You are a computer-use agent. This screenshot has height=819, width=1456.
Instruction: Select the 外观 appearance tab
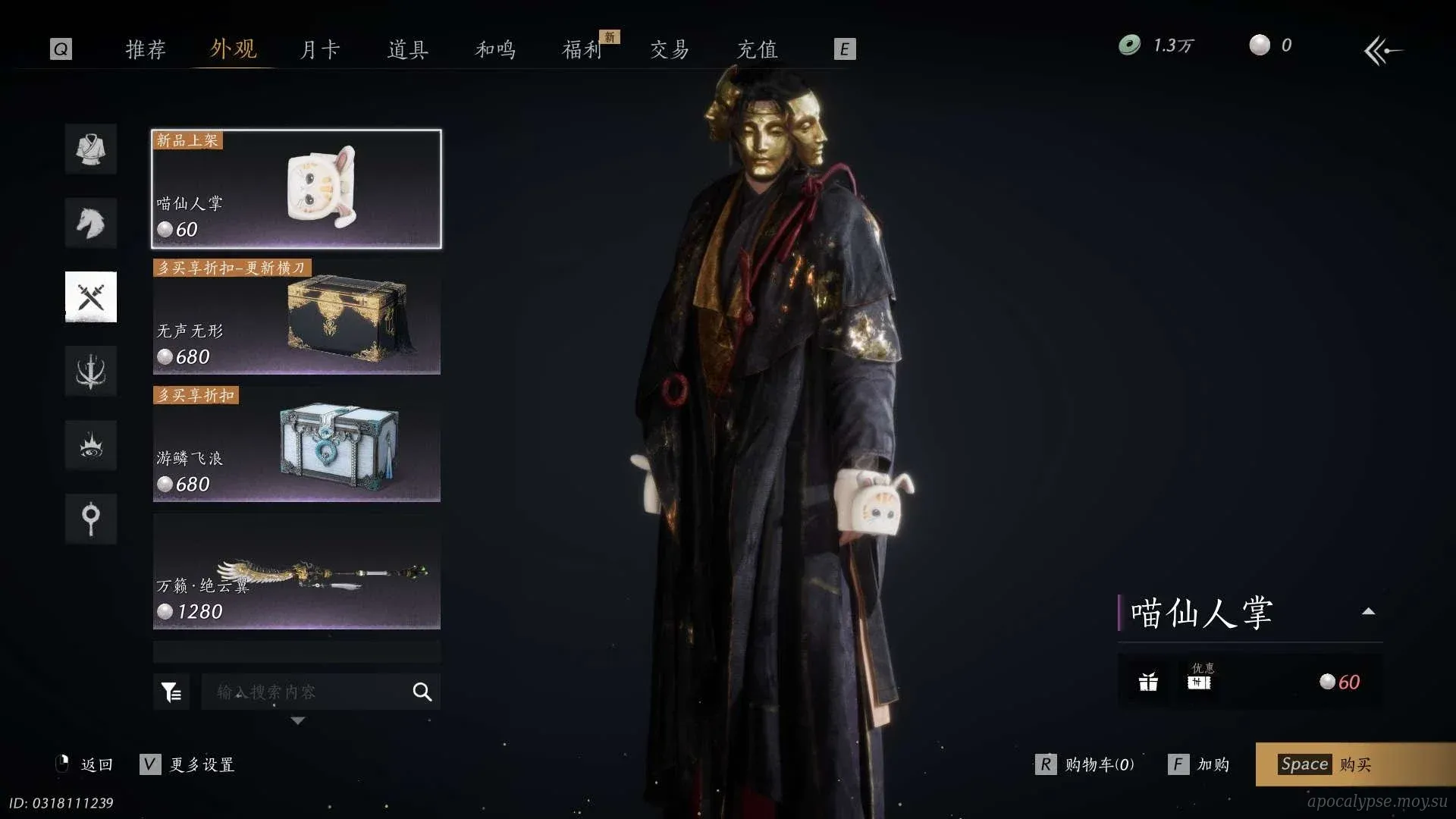pyautogui.click(x=233, y=49)
